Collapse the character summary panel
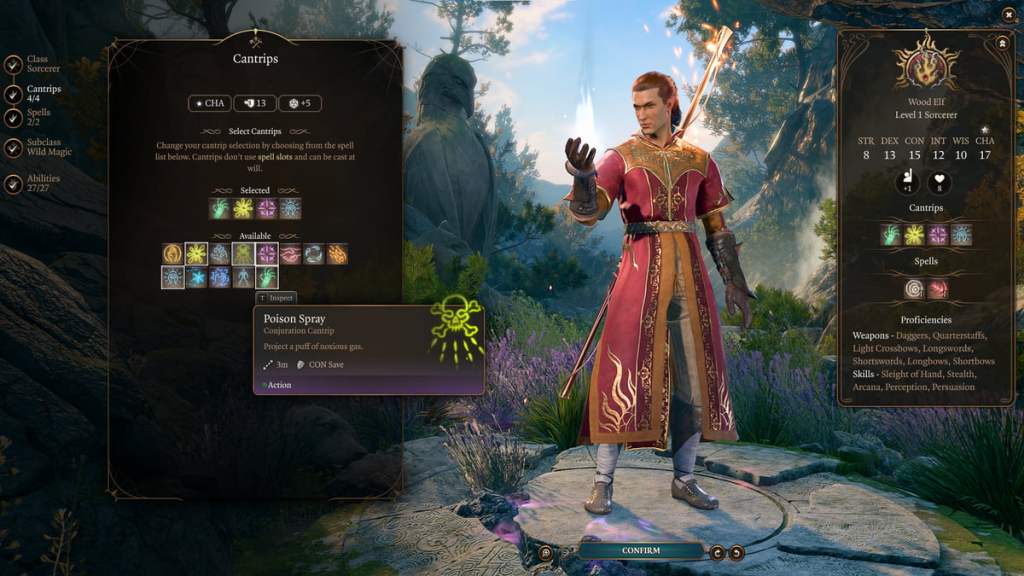Viewport: 1024px width, 576px height. tap(1001, 43)
